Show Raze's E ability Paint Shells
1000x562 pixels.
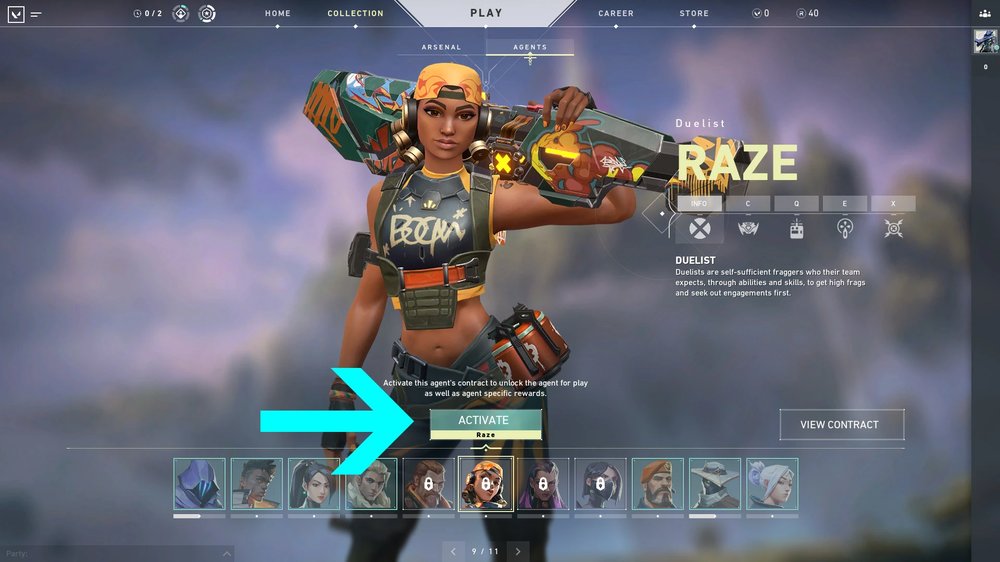(845, 204)
